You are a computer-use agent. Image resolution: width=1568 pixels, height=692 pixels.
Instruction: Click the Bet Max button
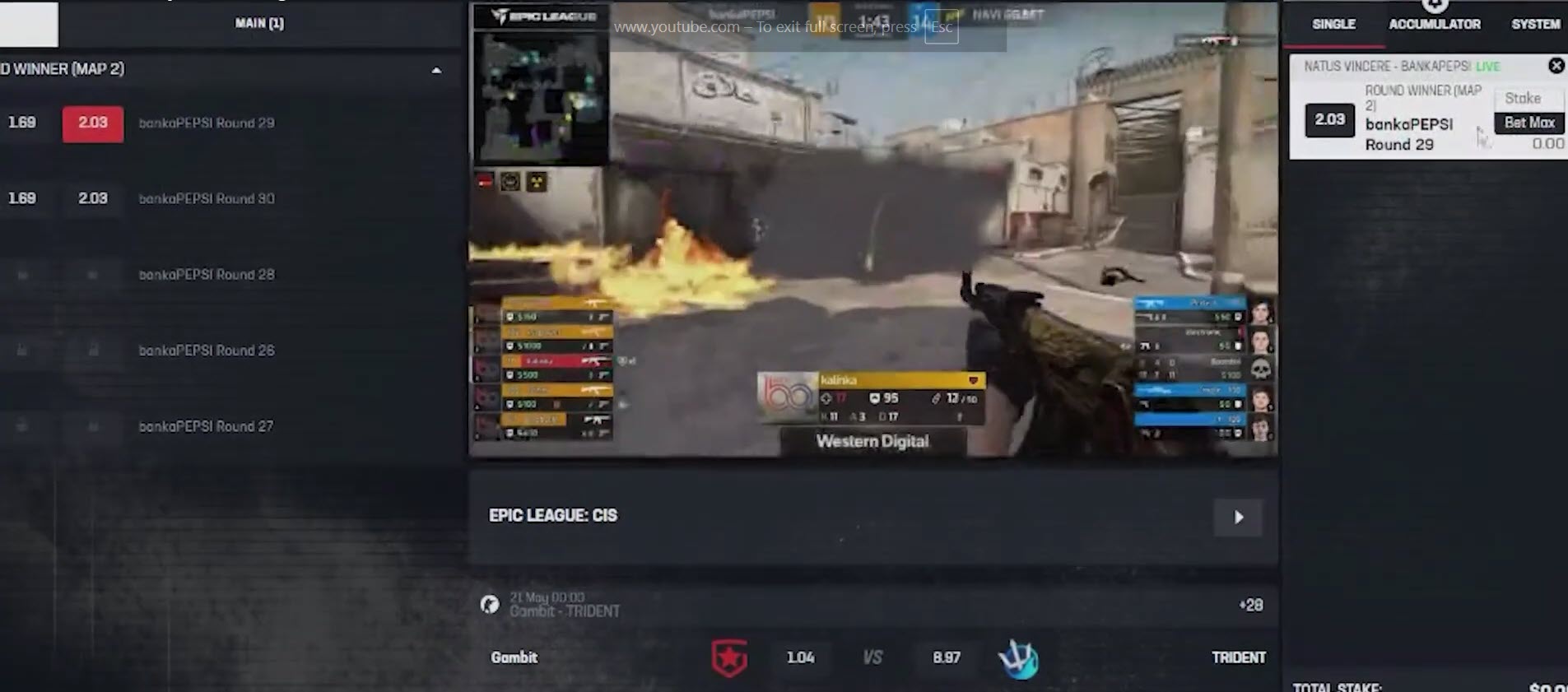pyautogui.click(x=1528, y=122)
